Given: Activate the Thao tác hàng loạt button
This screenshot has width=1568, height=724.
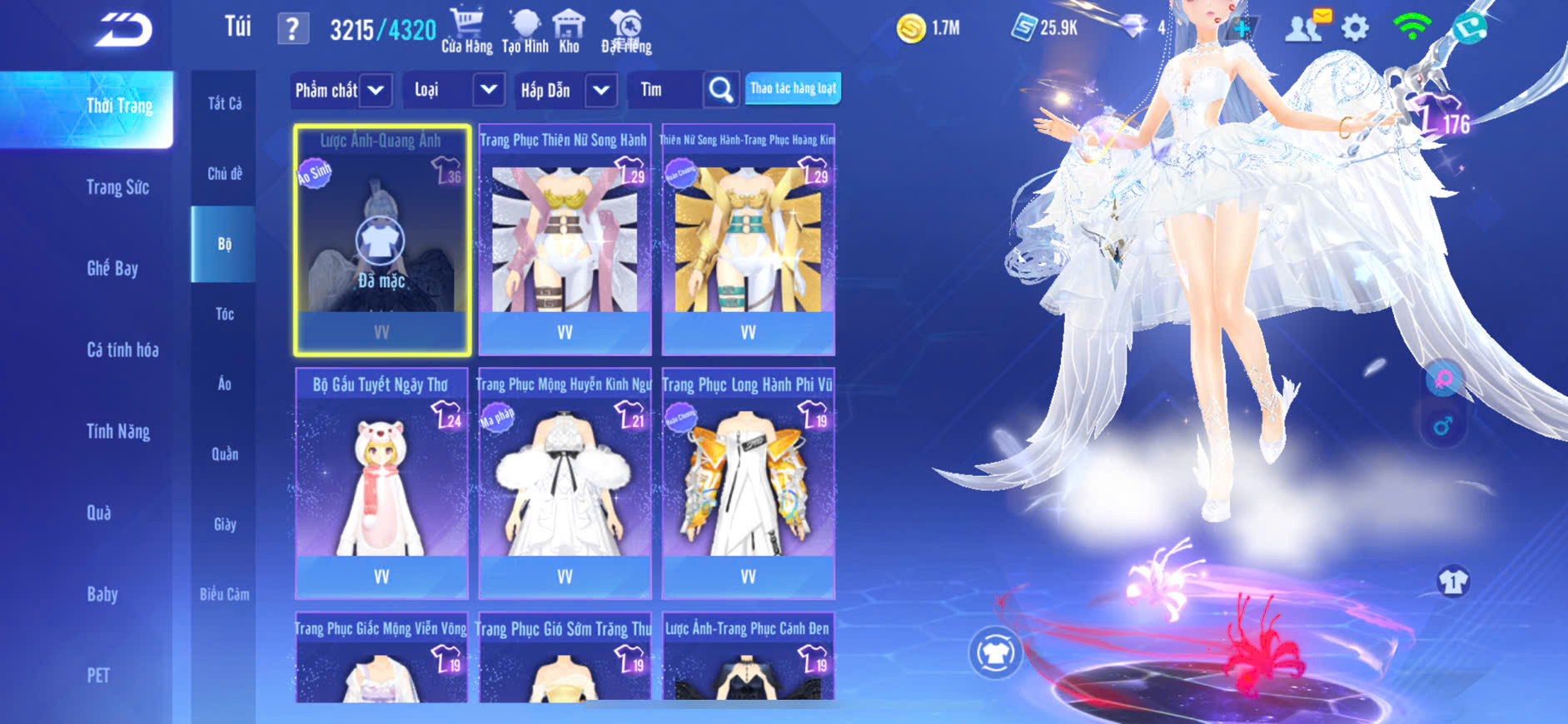Looking at the screenshot, I should coord(793,88).
